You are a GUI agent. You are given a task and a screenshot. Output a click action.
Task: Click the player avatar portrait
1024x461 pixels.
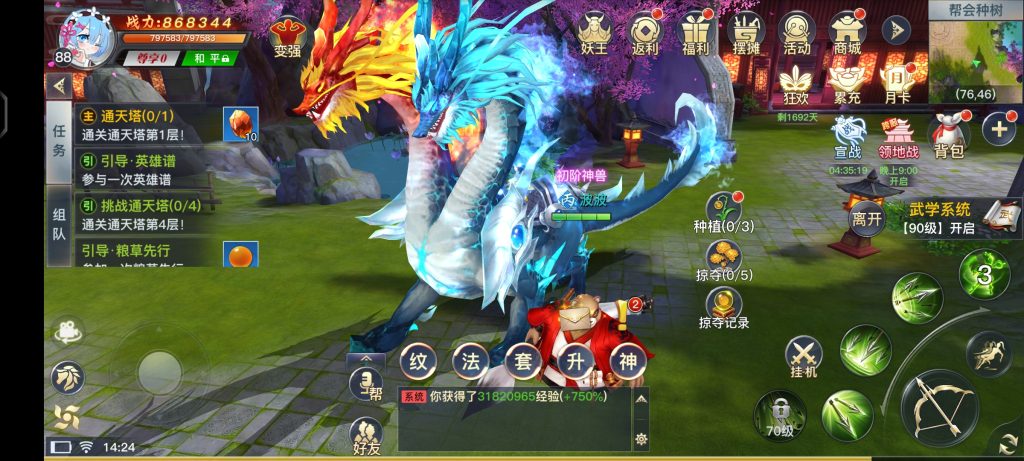[x=88, y=37]
